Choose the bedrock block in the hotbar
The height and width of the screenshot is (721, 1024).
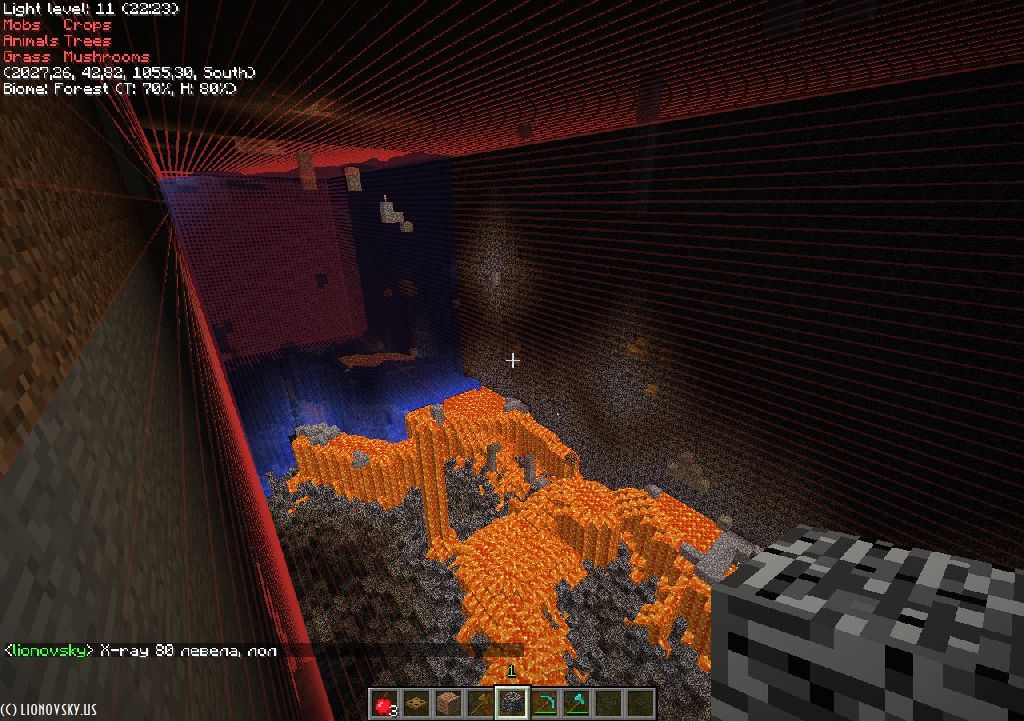coord(511,703)
